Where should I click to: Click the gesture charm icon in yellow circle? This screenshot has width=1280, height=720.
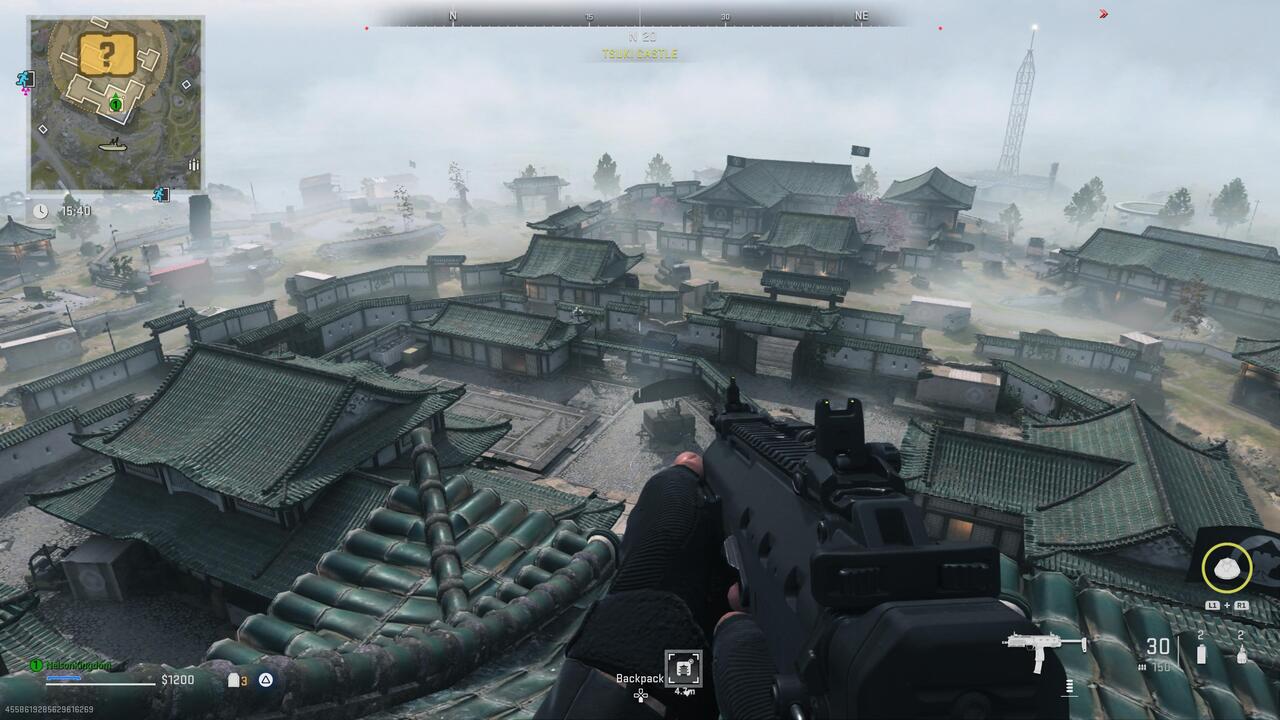[1226, 567]
